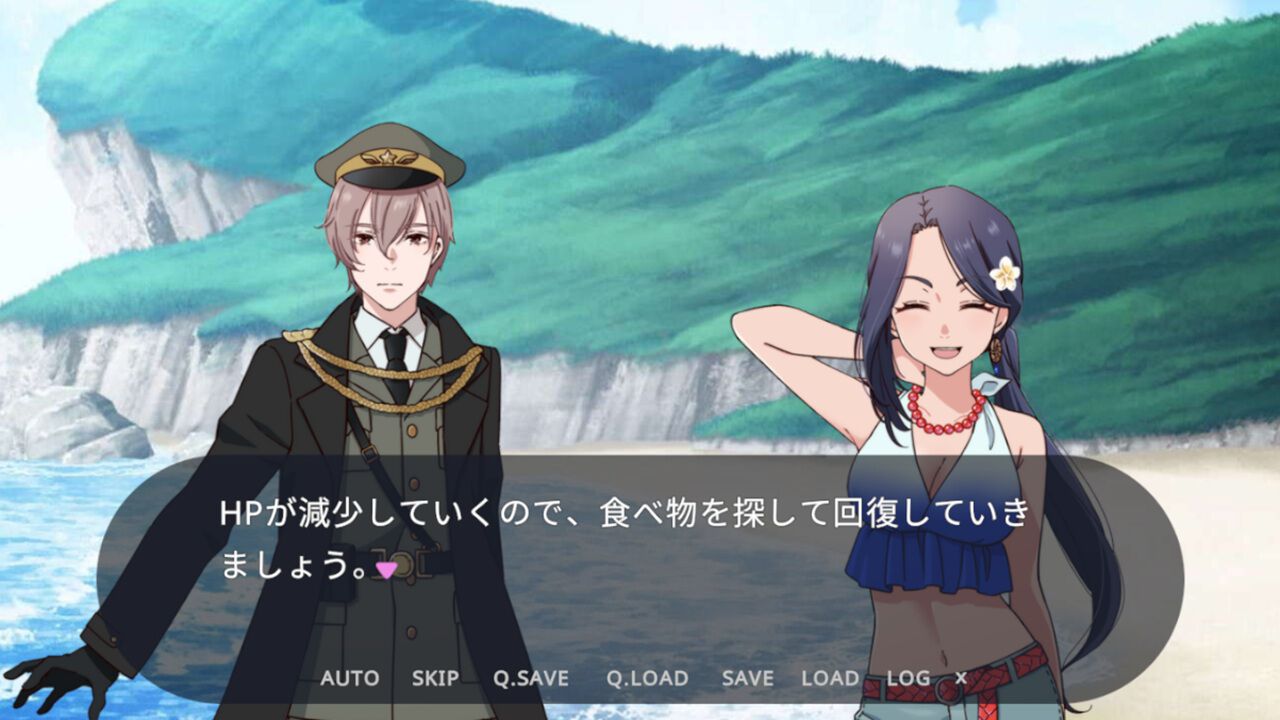This screenshot has width=1280, height=720.
Task: Open the SAVE screen
Action: coord(746,679)
